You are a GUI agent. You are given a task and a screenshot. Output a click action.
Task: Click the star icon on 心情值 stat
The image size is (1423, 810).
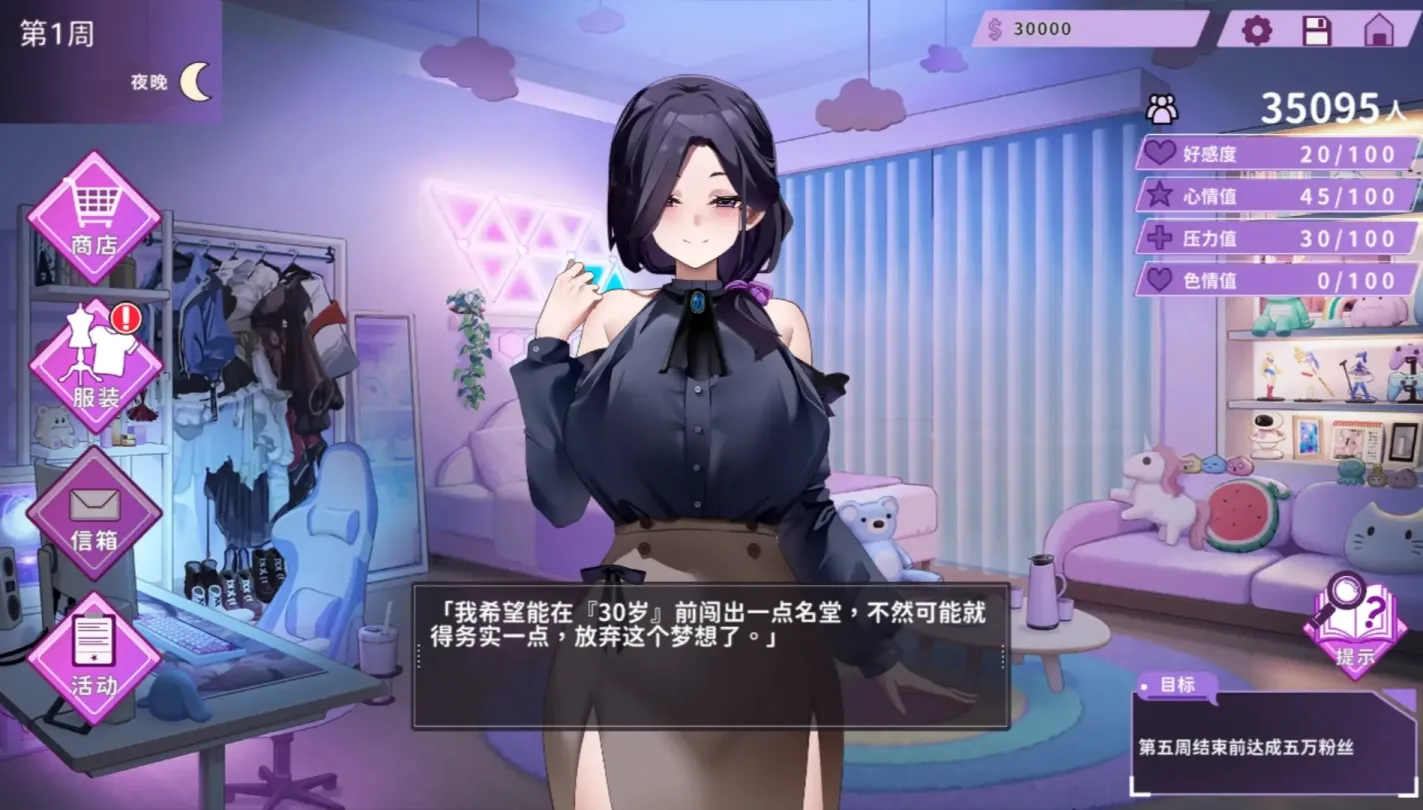pos(1158,196)
